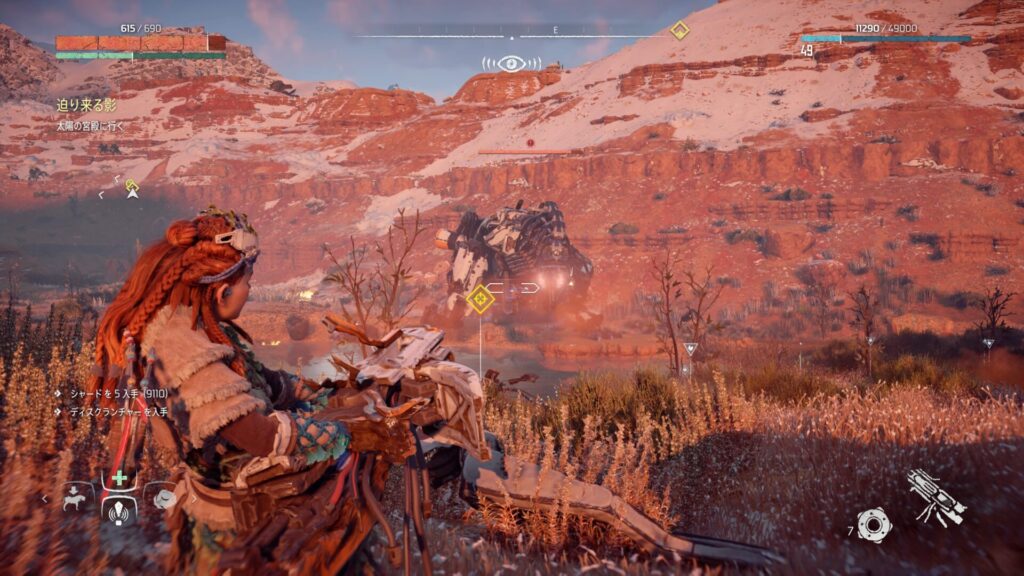The image size is (1024, 576).
Task: Select the equipped disc launcher weapon icon
Action: click(x=936, y=498)
